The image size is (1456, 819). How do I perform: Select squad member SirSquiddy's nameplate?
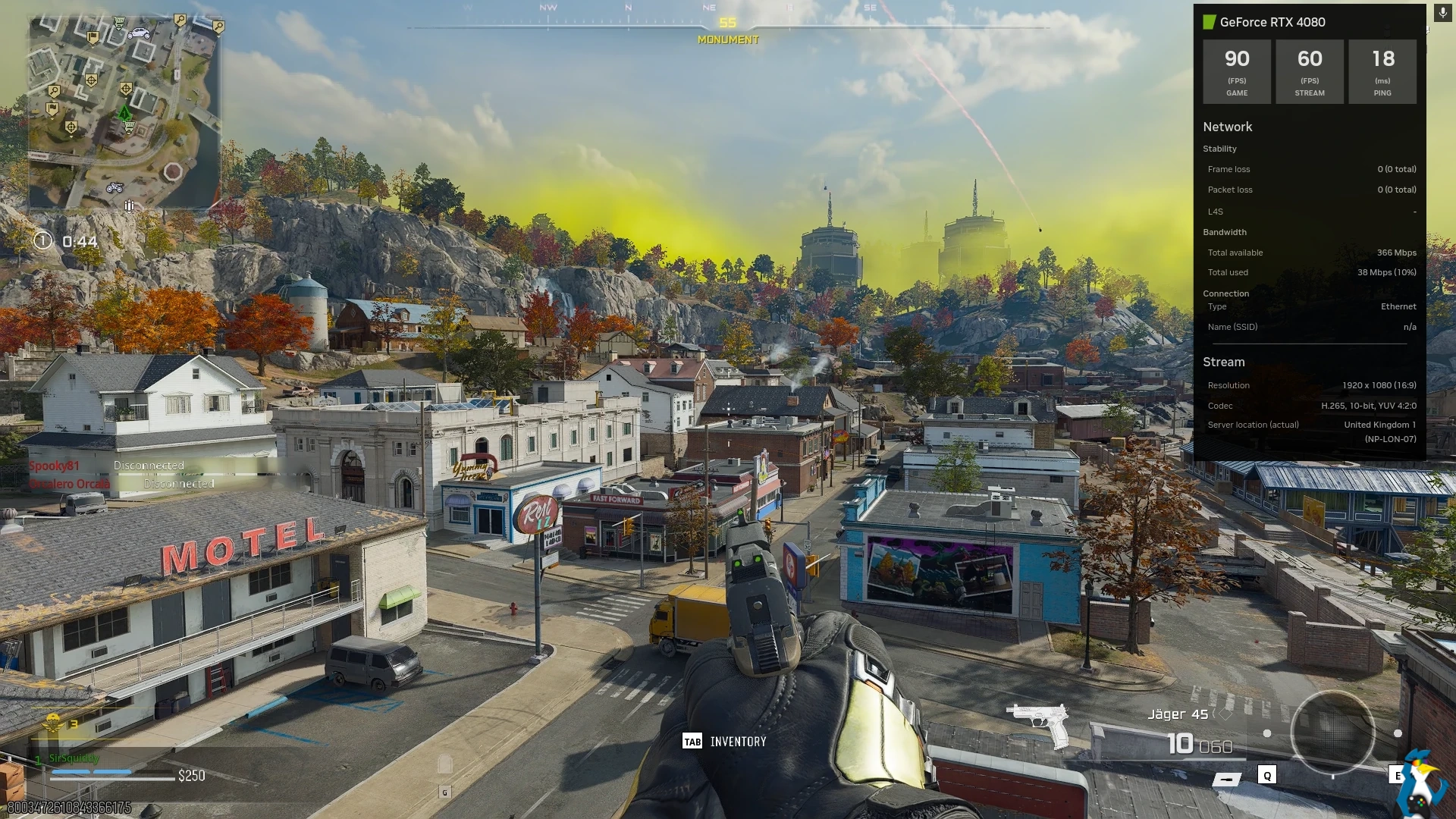coord(74,758)
